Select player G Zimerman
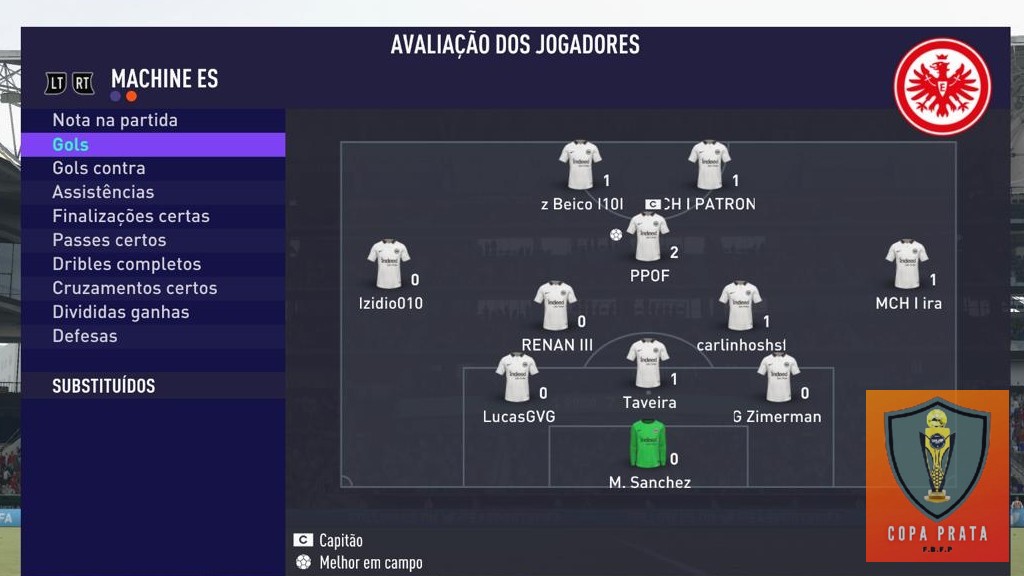 click(778, 379)
